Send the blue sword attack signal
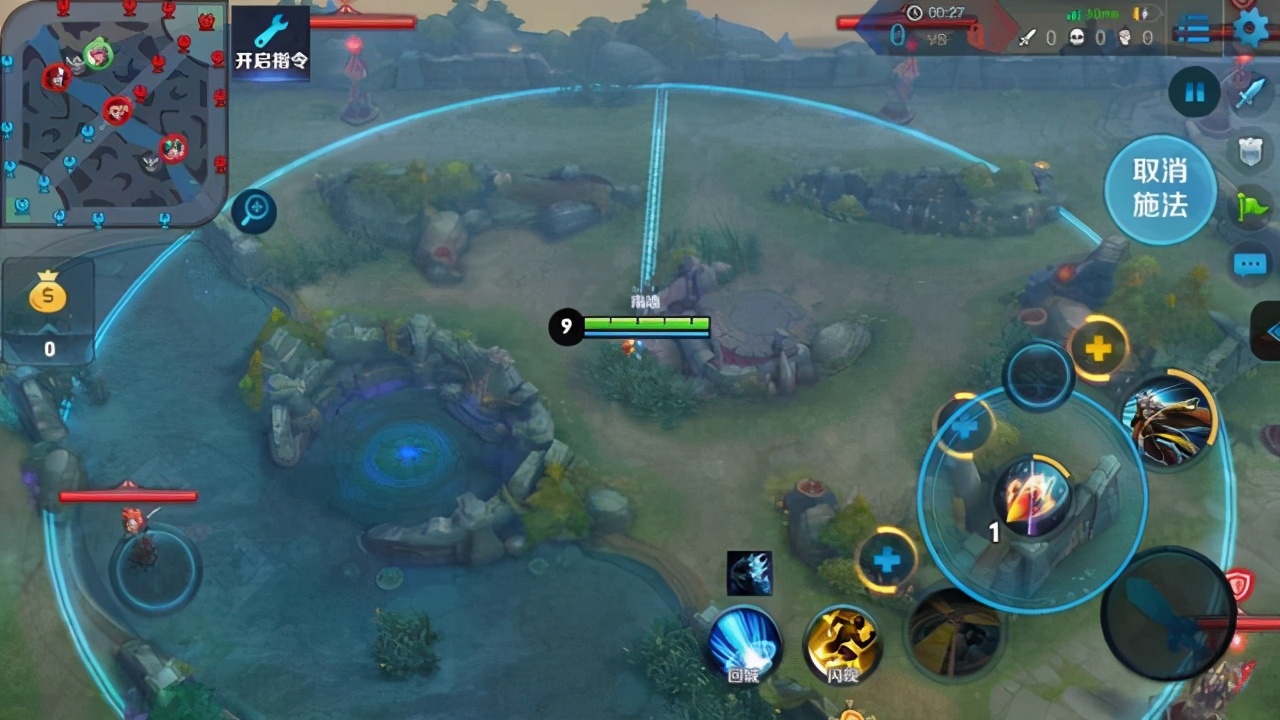The height and width of the screenshot is (720, 1280). pyautogui.click(x=1251, y=94)
